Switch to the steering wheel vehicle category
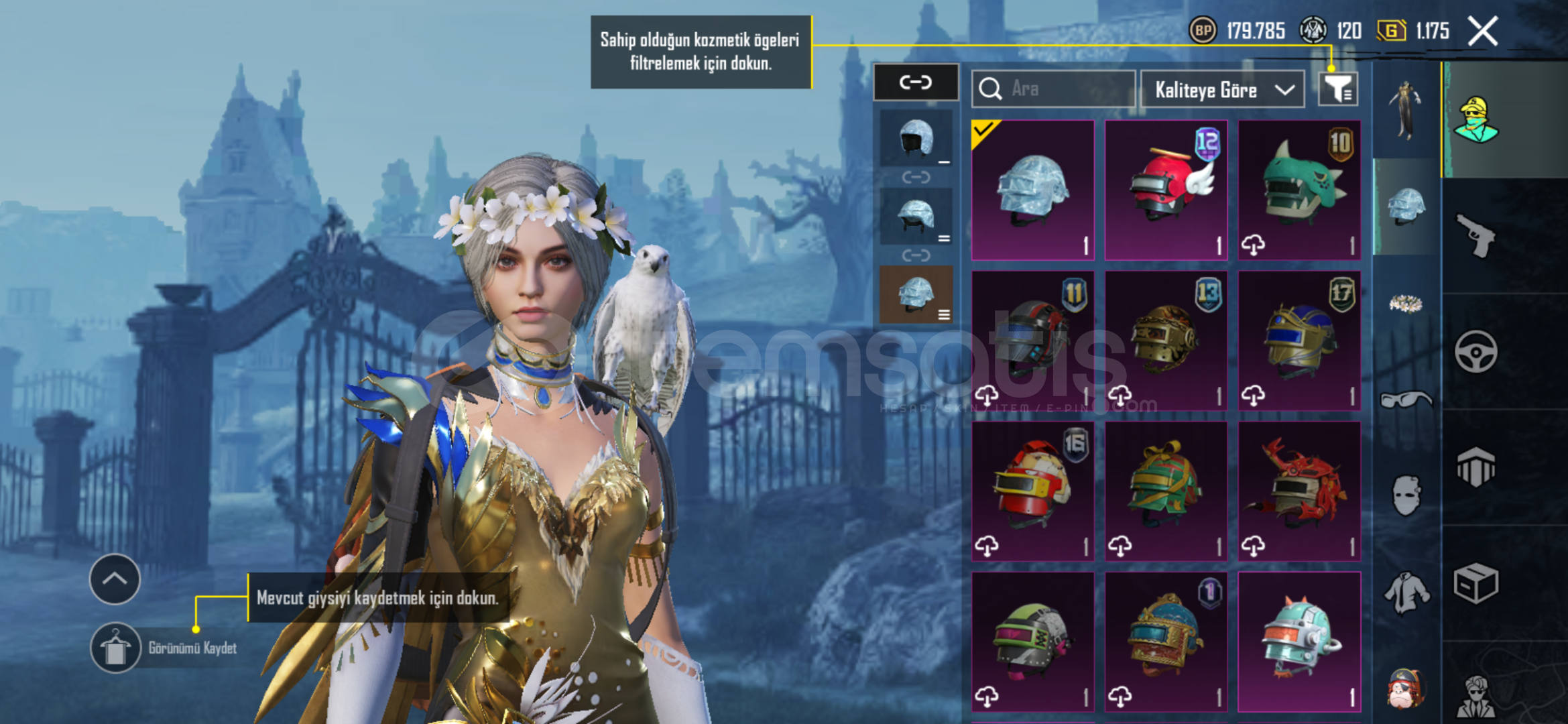Image resolution: width=1568 pixels, height=724 pixels. [x=1475, y=351]
